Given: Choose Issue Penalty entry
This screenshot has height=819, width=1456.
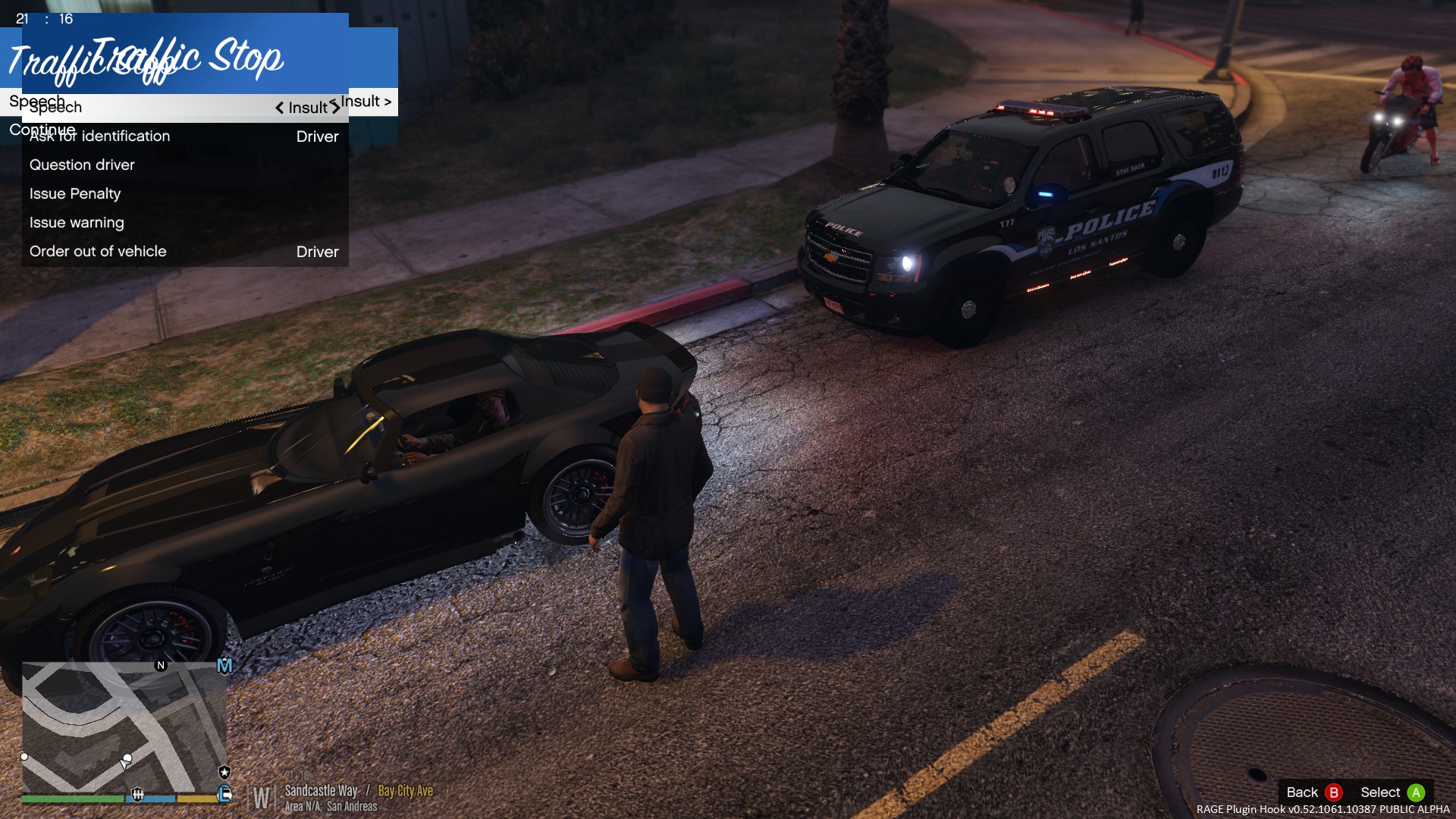Looking at the screenshot, I should tap(184, 194).
